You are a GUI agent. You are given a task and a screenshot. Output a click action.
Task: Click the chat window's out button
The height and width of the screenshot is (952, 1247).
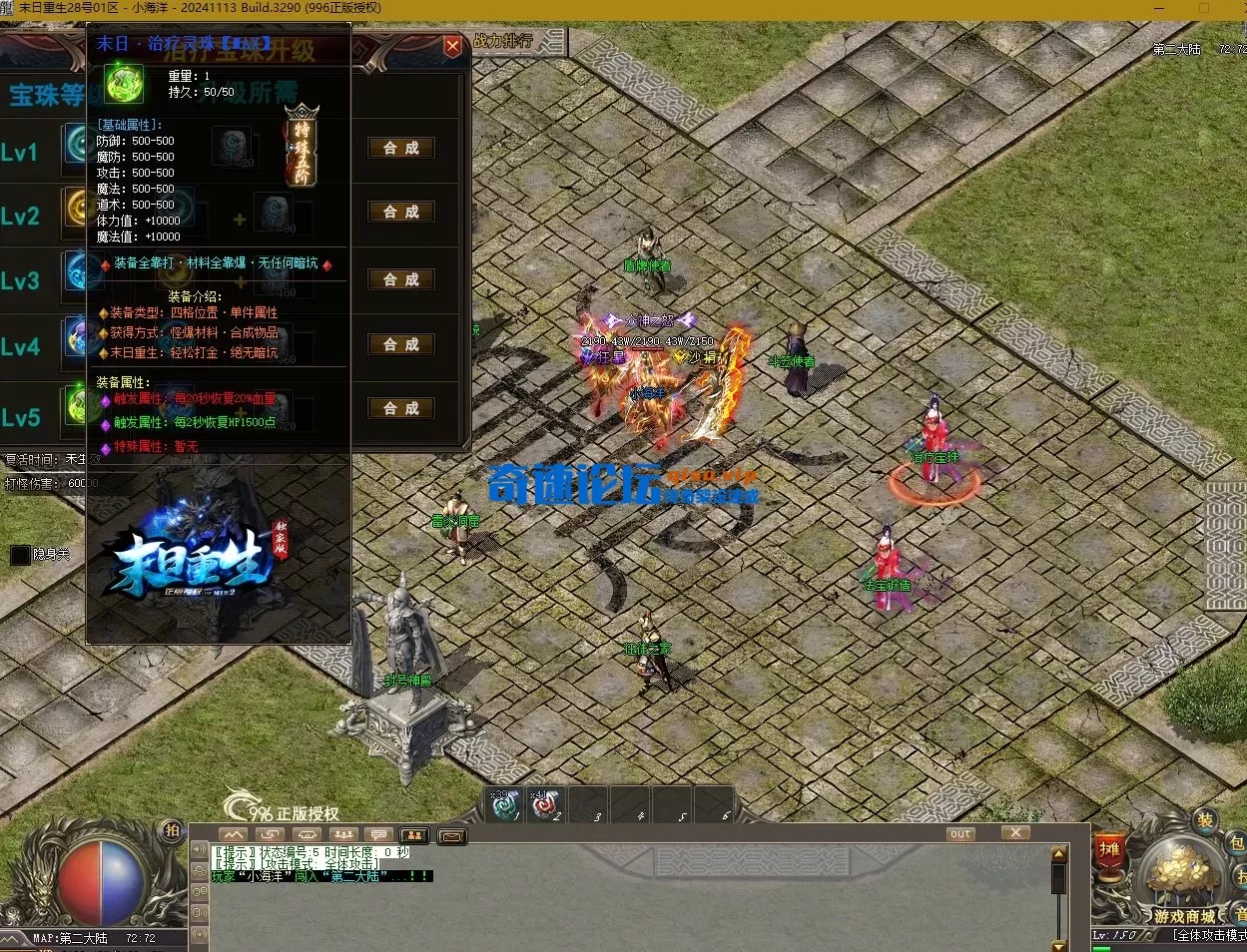point(960,834)
